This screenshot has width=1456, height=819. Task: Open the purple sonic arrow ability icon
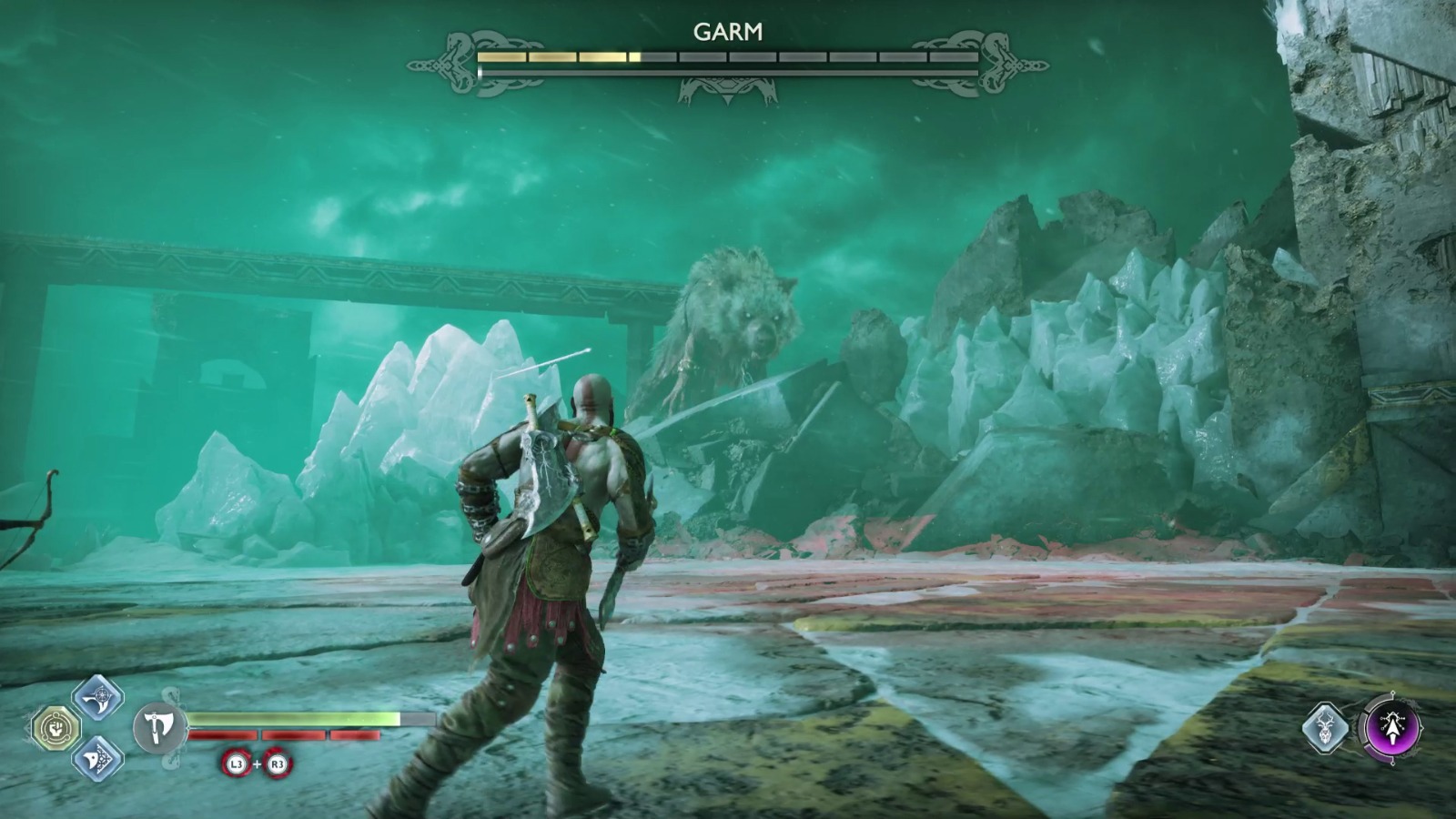click(x=1395, y=728)
